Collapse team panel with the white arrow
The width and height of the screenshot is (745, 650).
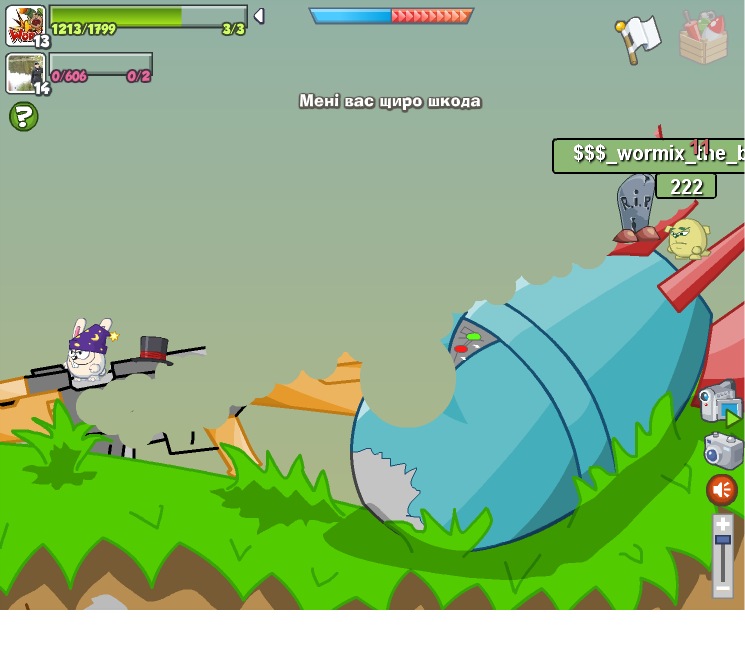[259, 16]
